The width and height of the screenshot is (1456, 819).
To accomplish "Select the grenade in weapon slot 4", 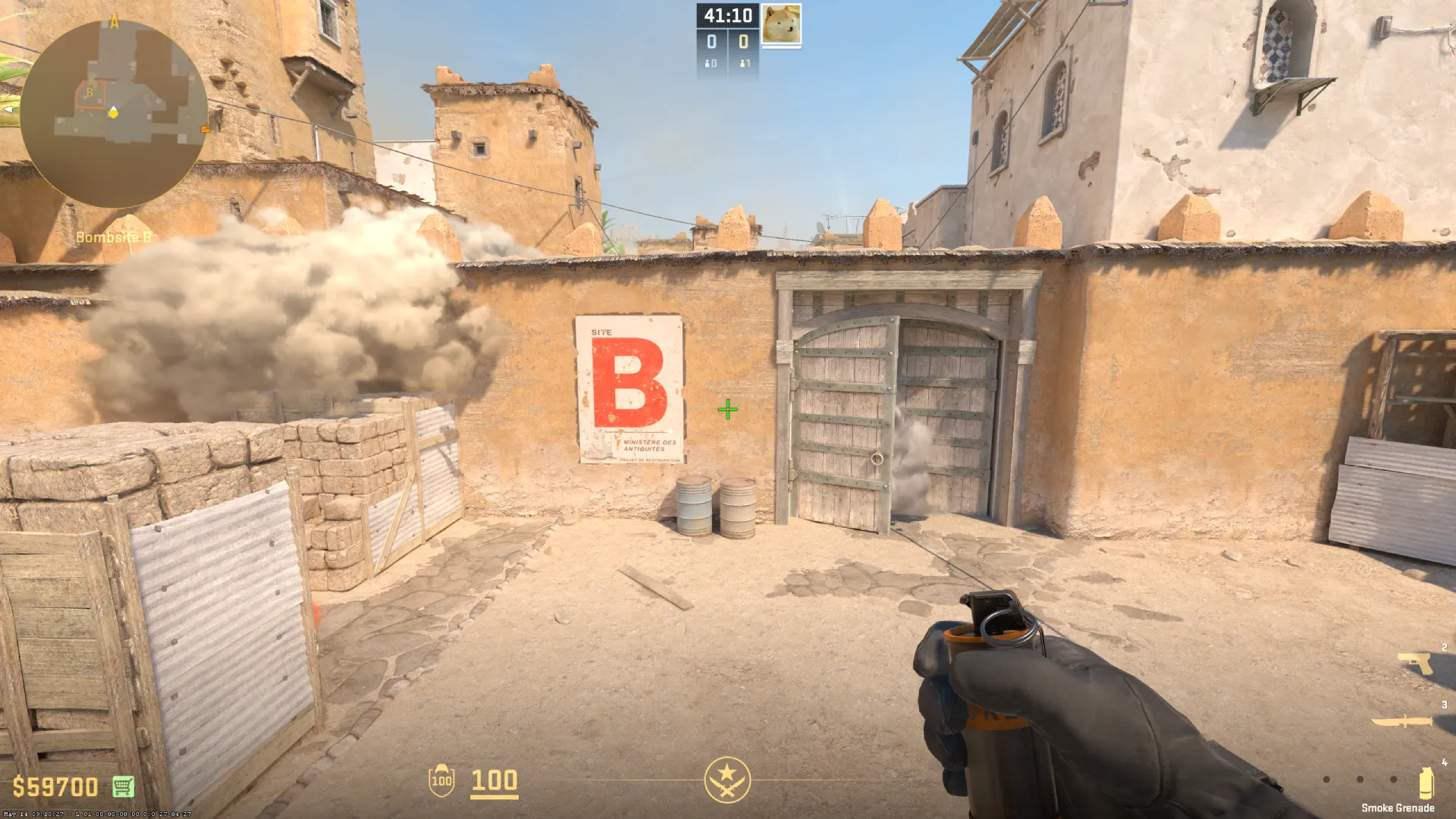I will pos(1426,781).
